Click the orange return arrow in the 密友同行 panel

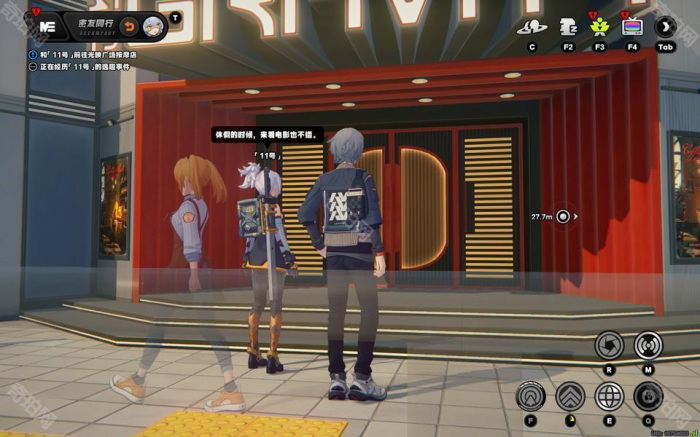point(131,25)
